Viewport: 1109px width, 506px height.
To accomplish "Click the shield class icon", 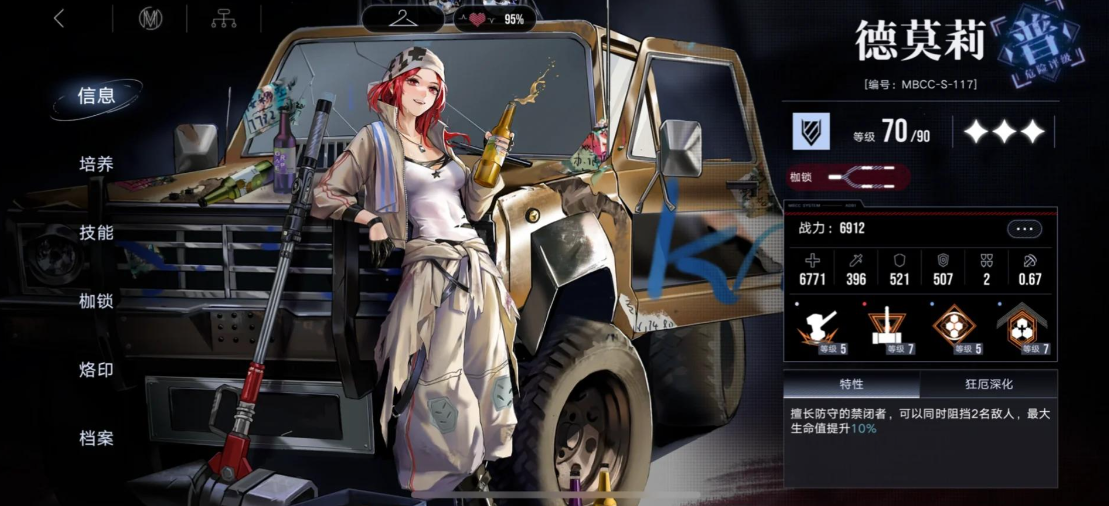I will pyautogui.click(x=812, y=132).
